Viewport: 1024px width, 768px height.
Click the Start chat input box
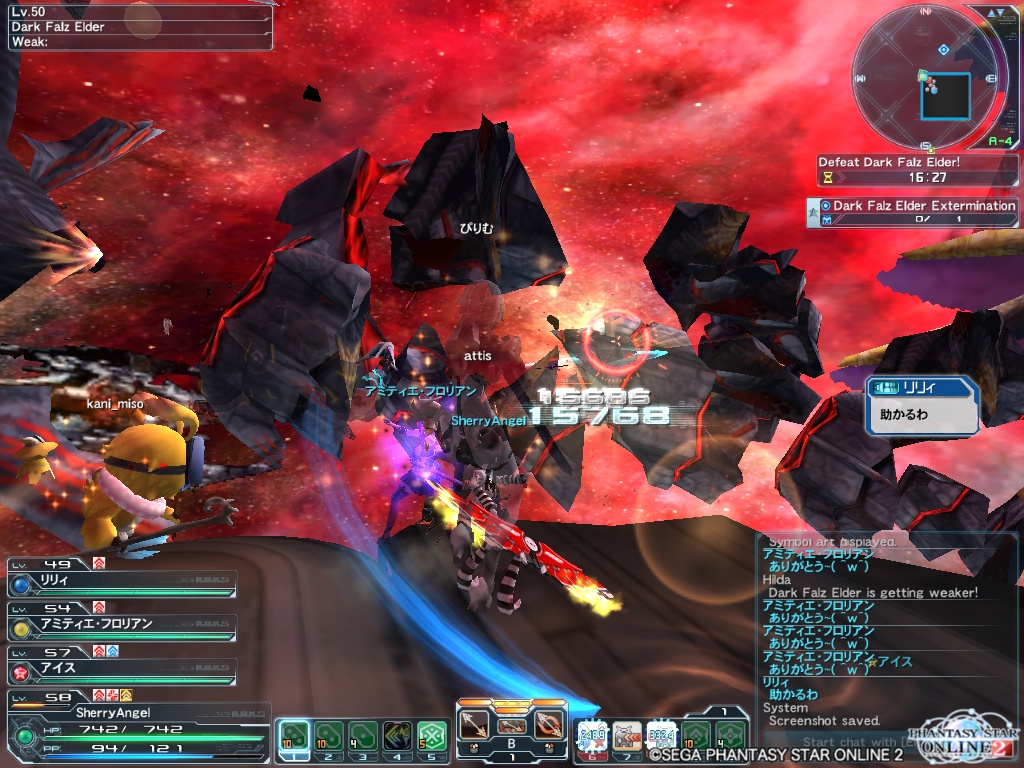click(850, 741)
